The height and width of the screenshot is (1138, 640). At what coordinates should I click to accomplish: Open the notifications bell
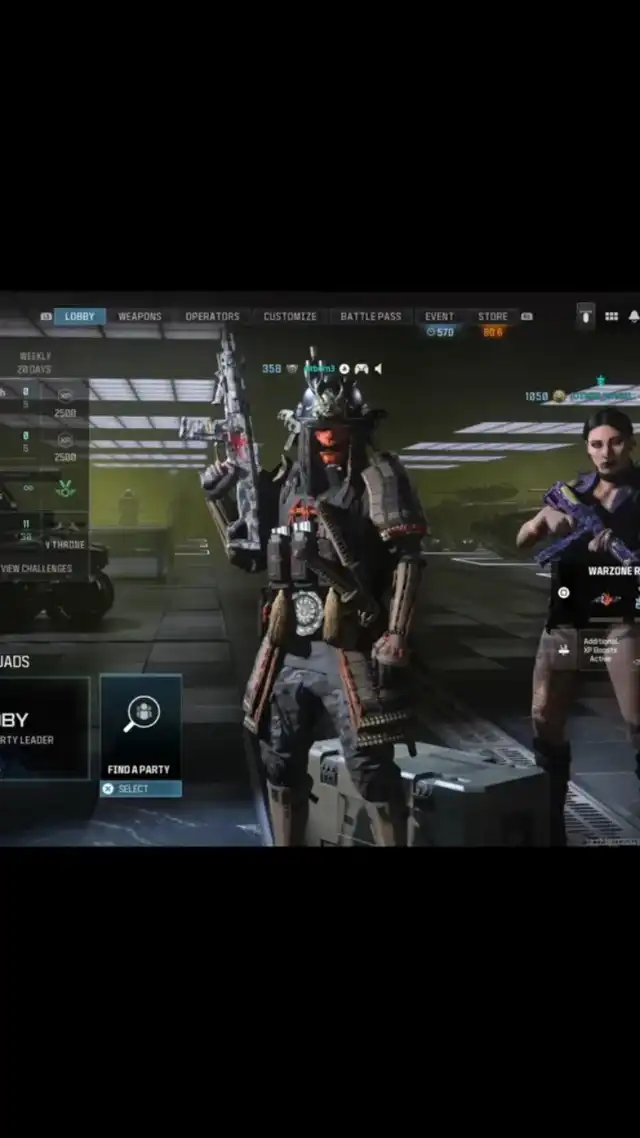pos(633,317)
